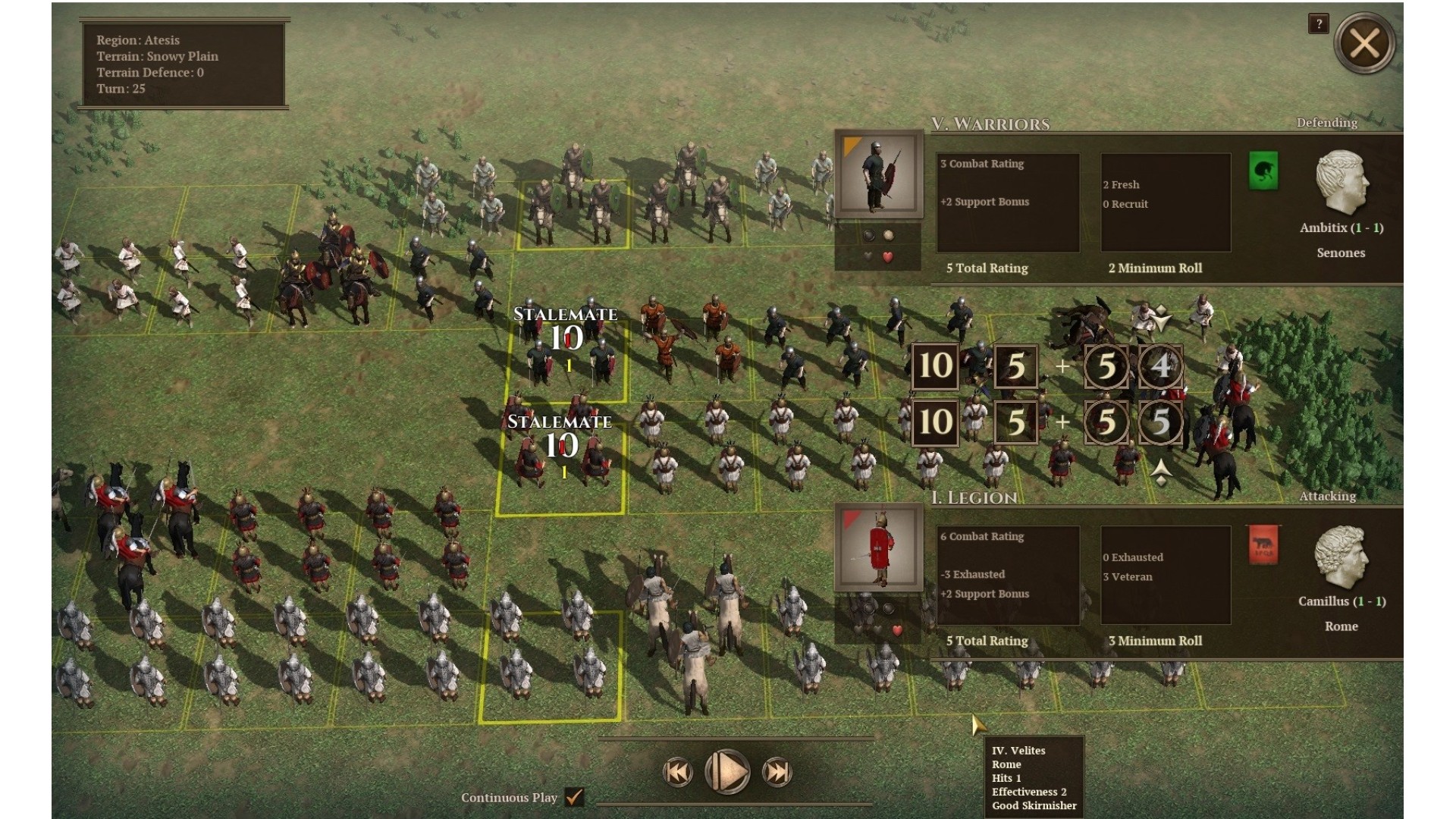Screen dimensions: 1456x819
Task: Open the question mark help button
Action: click(1319, 24)
